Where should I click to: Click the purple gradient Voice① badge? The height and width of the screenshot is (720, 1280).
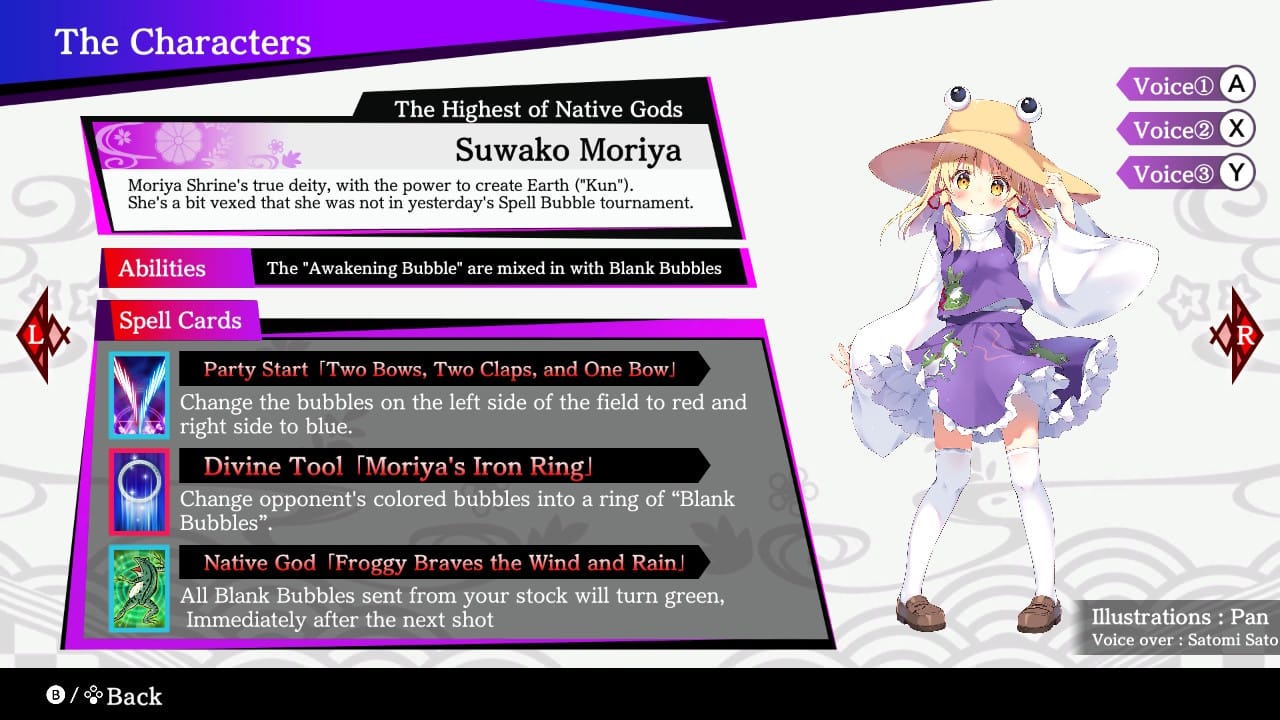pos(1172,85)
